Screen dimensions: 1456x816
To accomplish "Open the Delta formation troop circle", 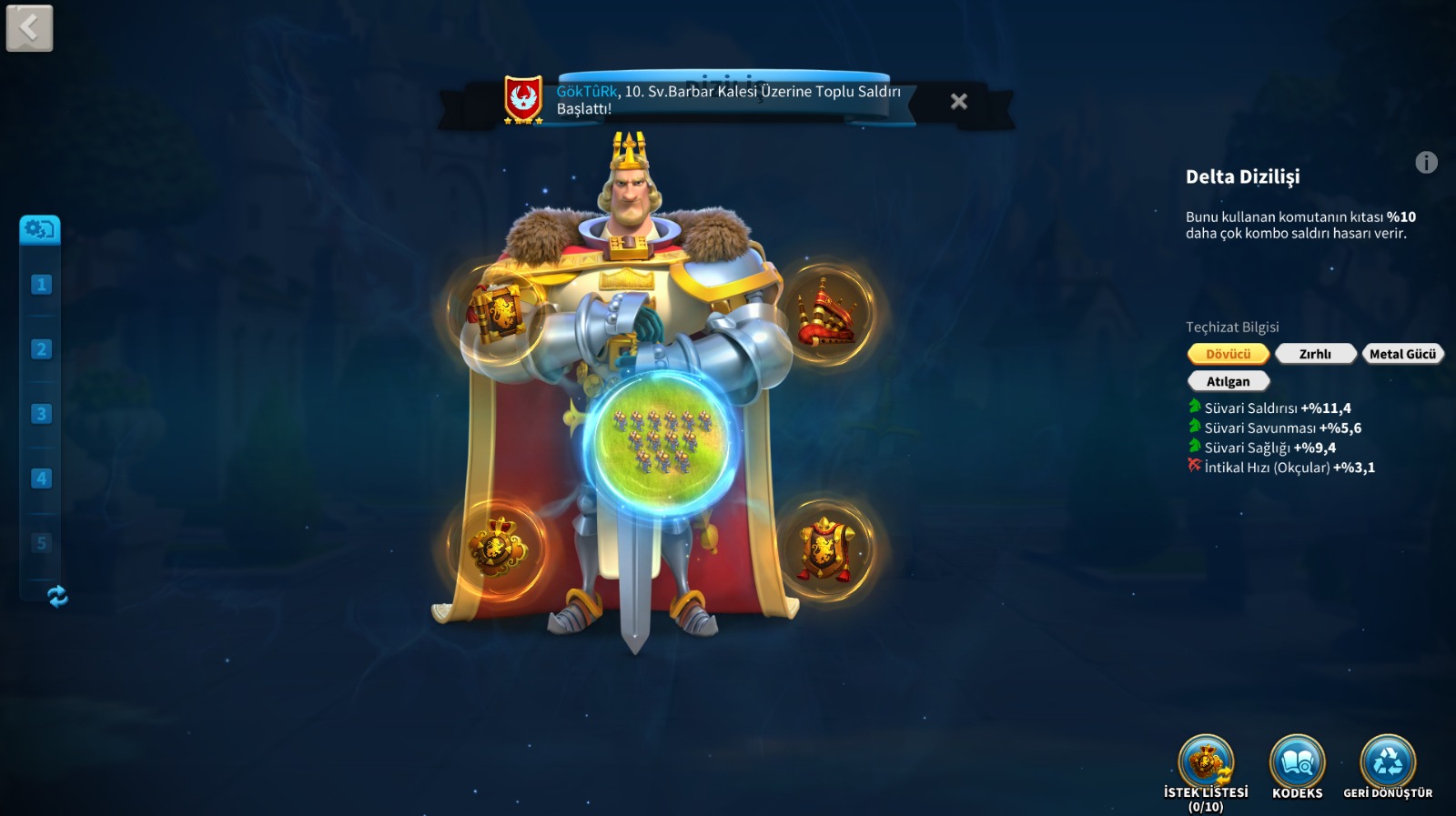I will click(x=662, y=442).
